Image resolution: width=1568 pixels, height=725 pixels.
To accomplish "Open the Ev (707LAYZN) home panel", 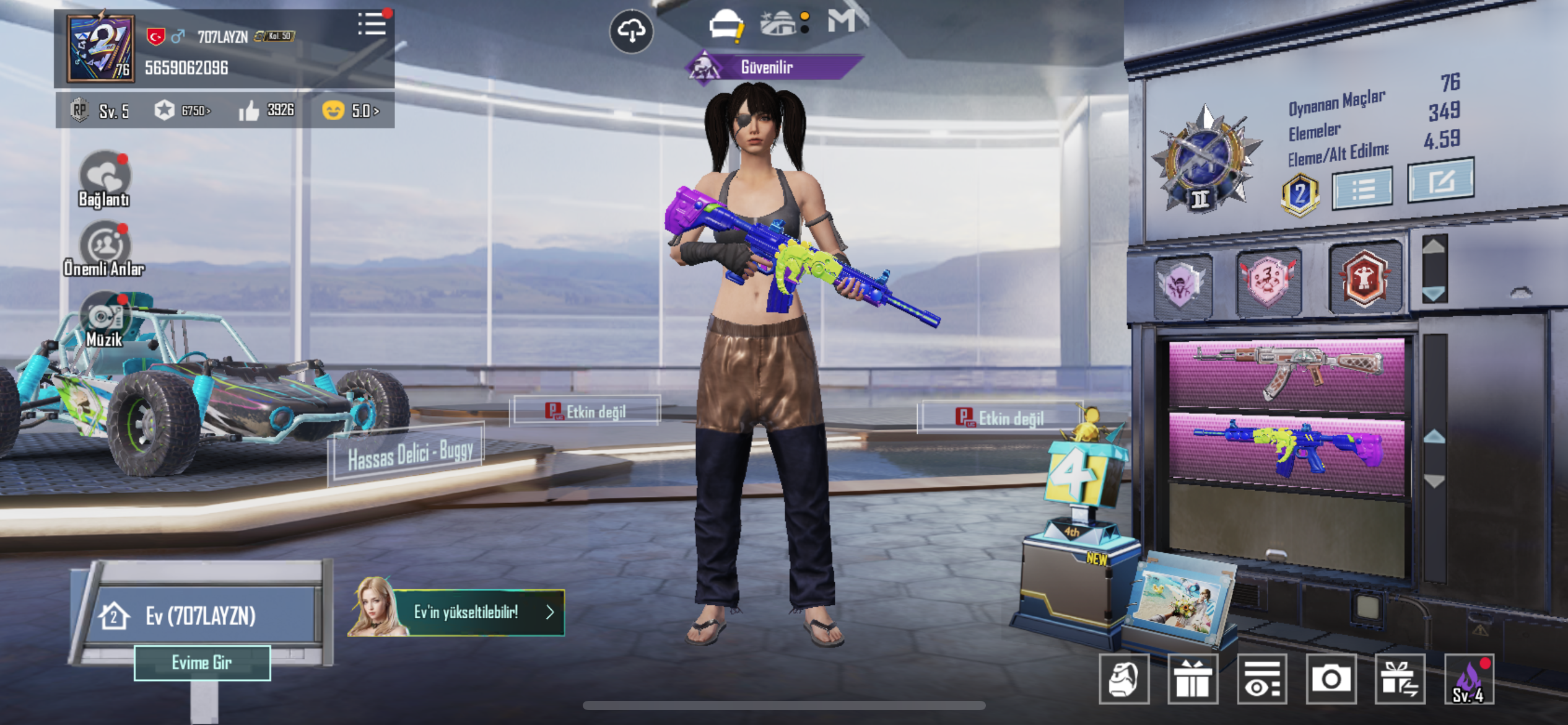I will (x=201, y=615).
